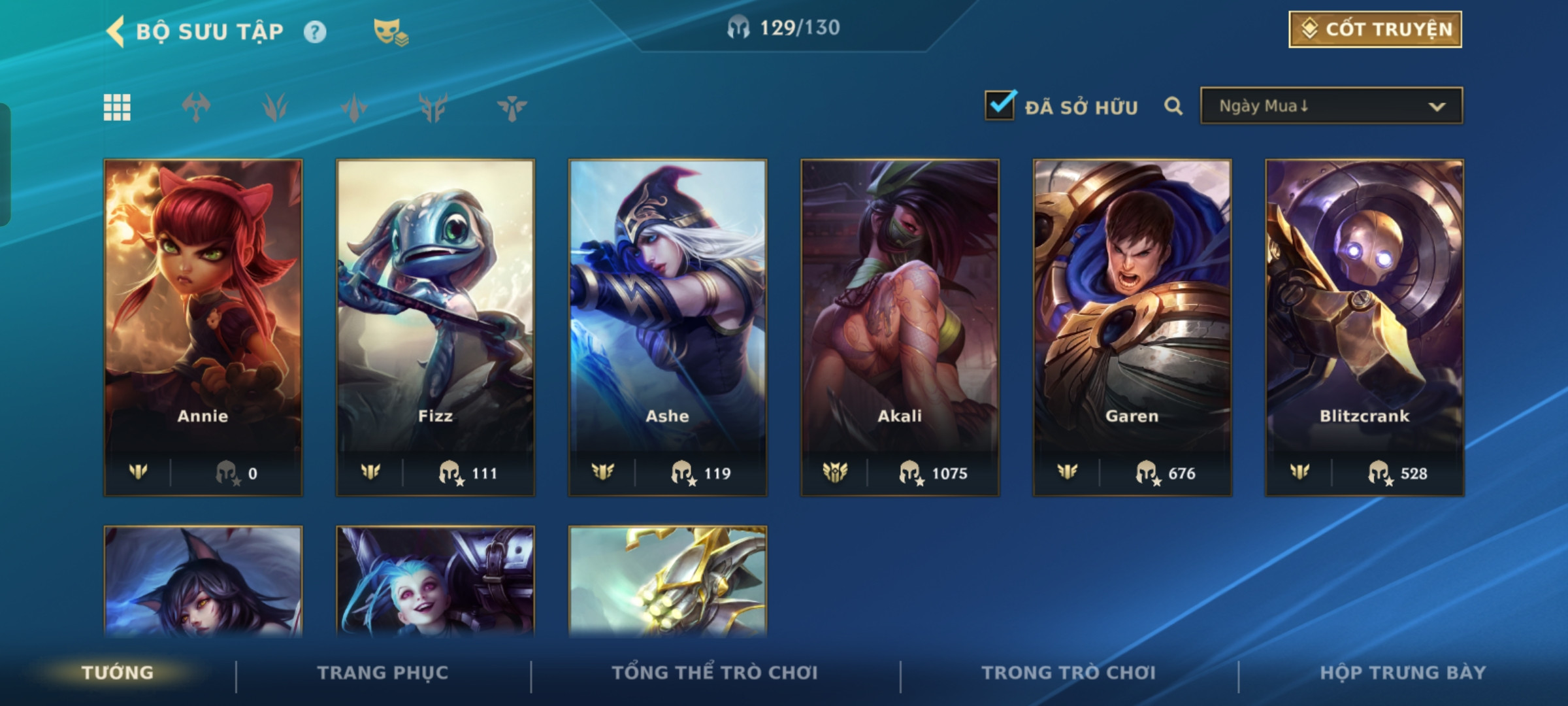Toggle the Đã Sở Hữu checkbox
This screenshot has width=1568, height=706.
(x=1000, y=105)
